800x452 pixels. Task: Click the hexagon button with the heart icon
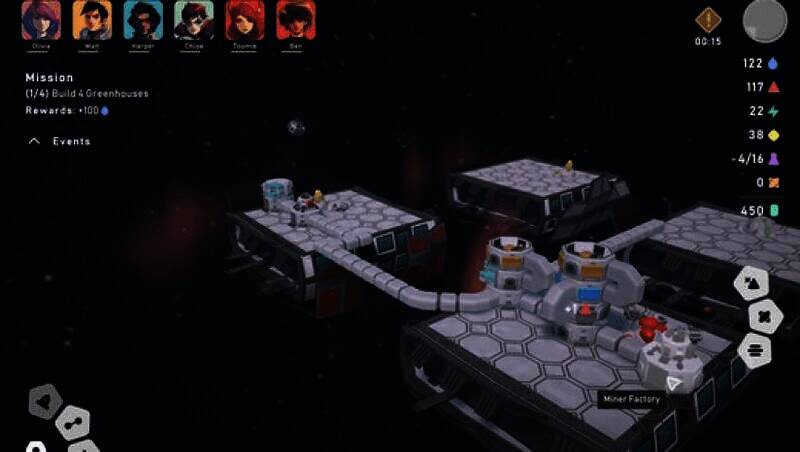pos(44,402)
